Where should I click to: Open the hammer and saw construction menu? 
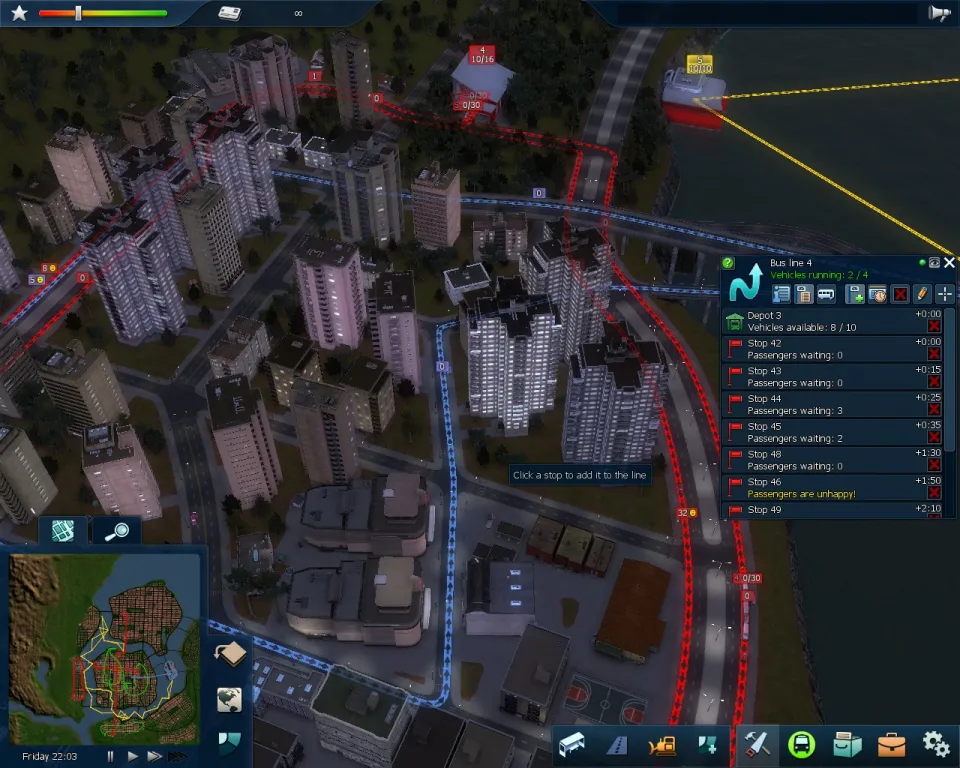(x=757, y=744)
